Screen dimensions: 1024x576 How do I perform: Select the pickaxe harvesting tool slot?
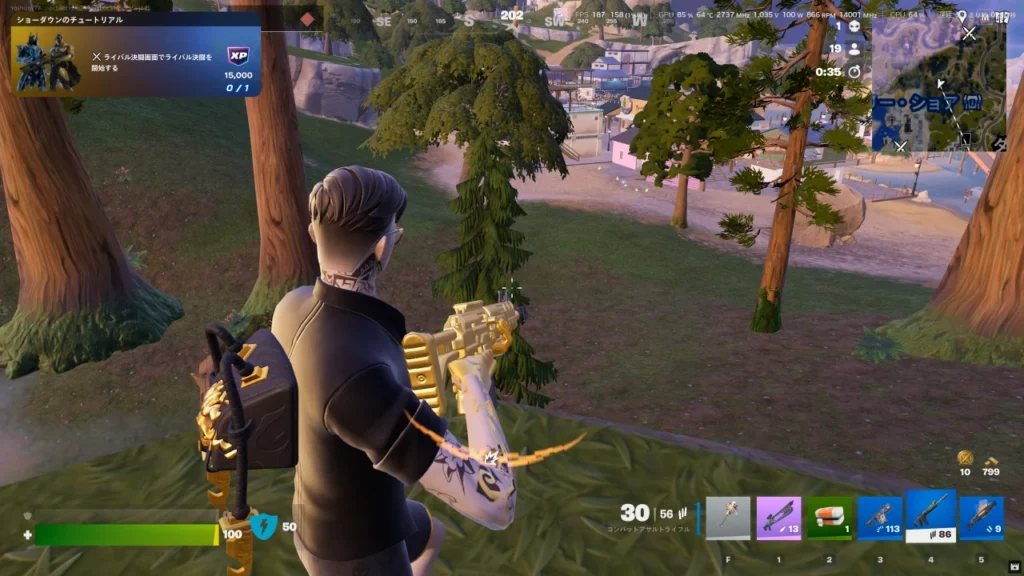tap(727, 518)
